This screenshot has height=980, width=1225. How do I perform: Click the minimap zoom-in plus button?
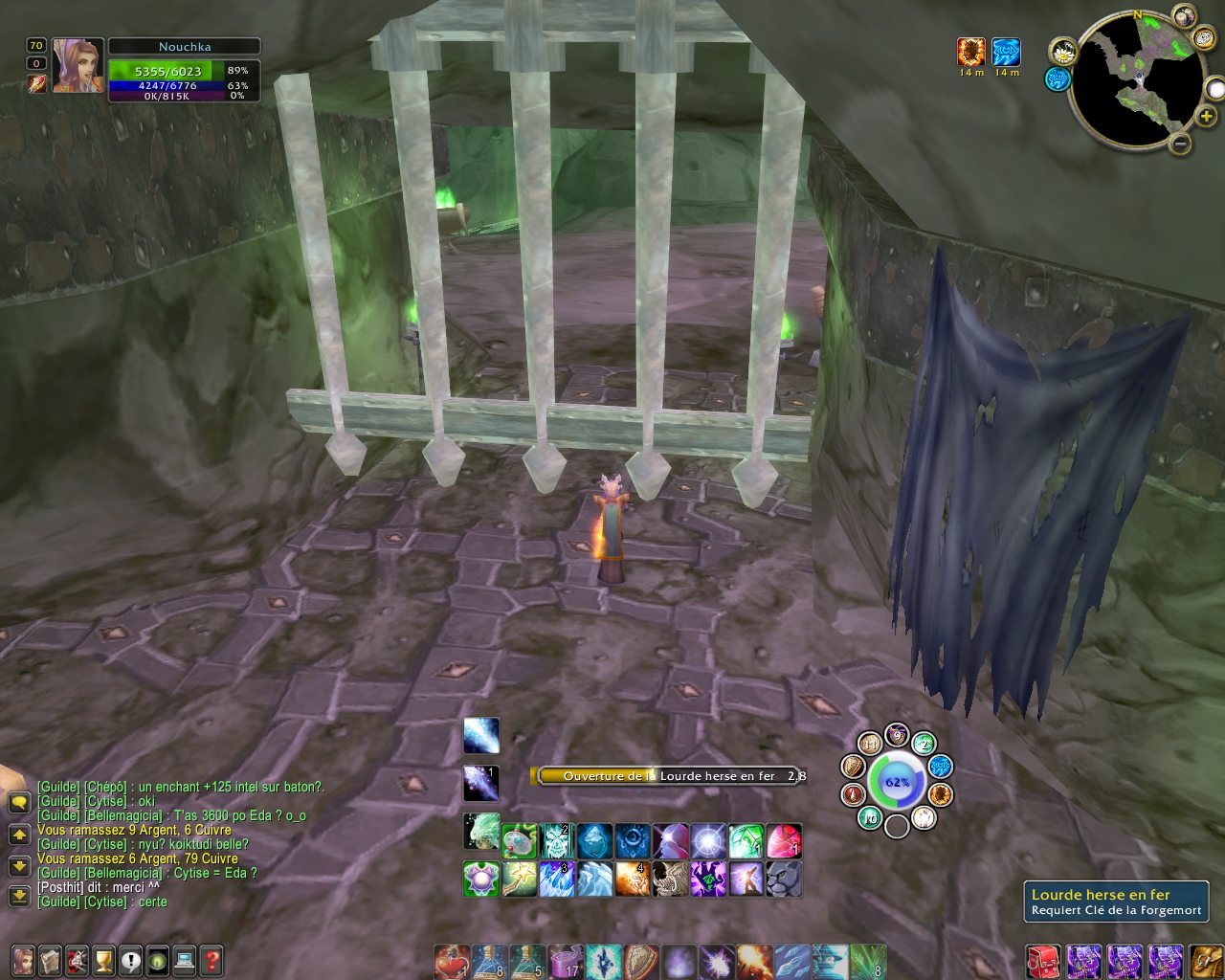point(1206,117)
